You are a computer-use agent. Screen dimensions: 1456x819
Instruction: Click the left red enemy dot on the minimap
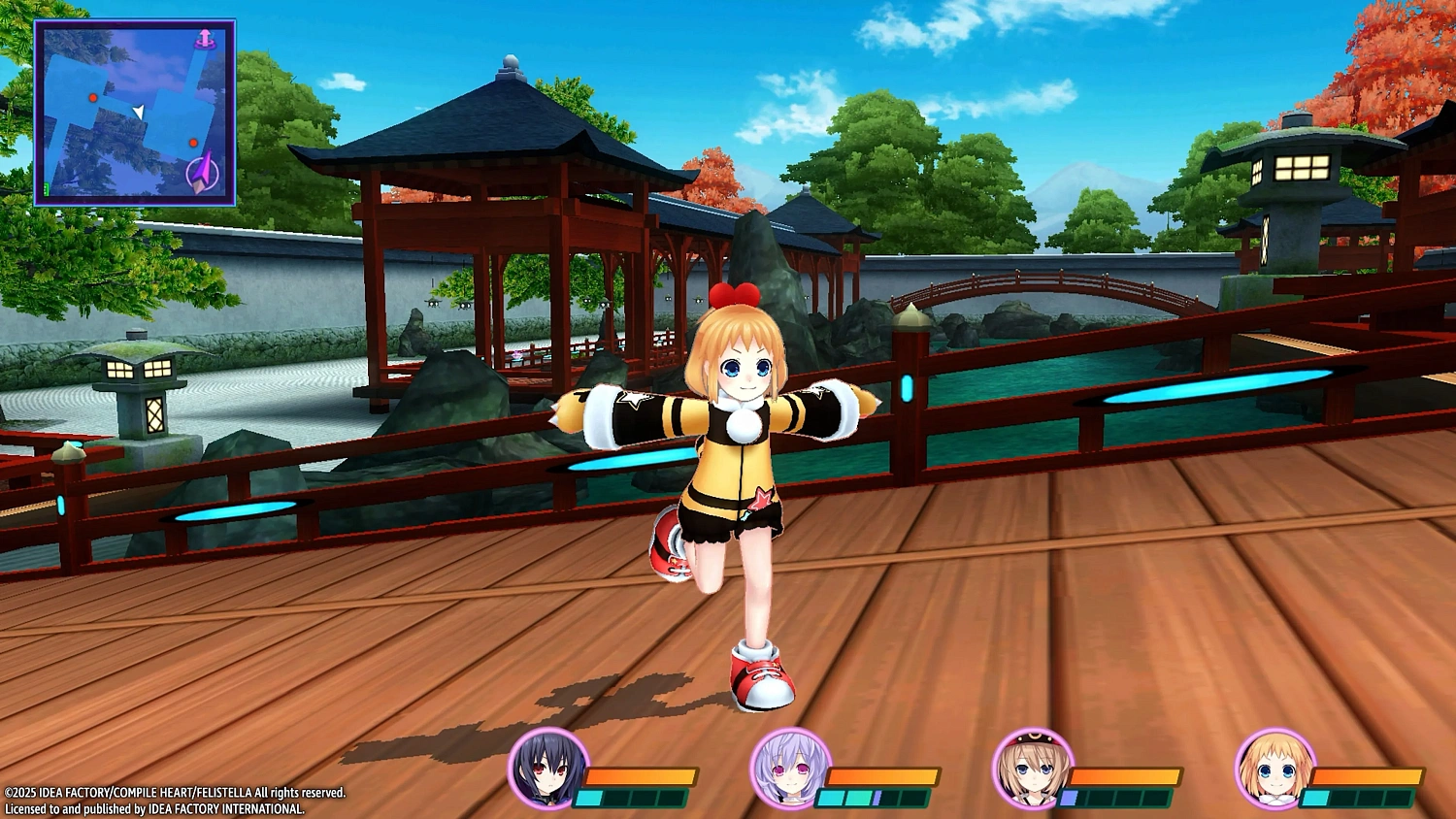coord(93,98)
